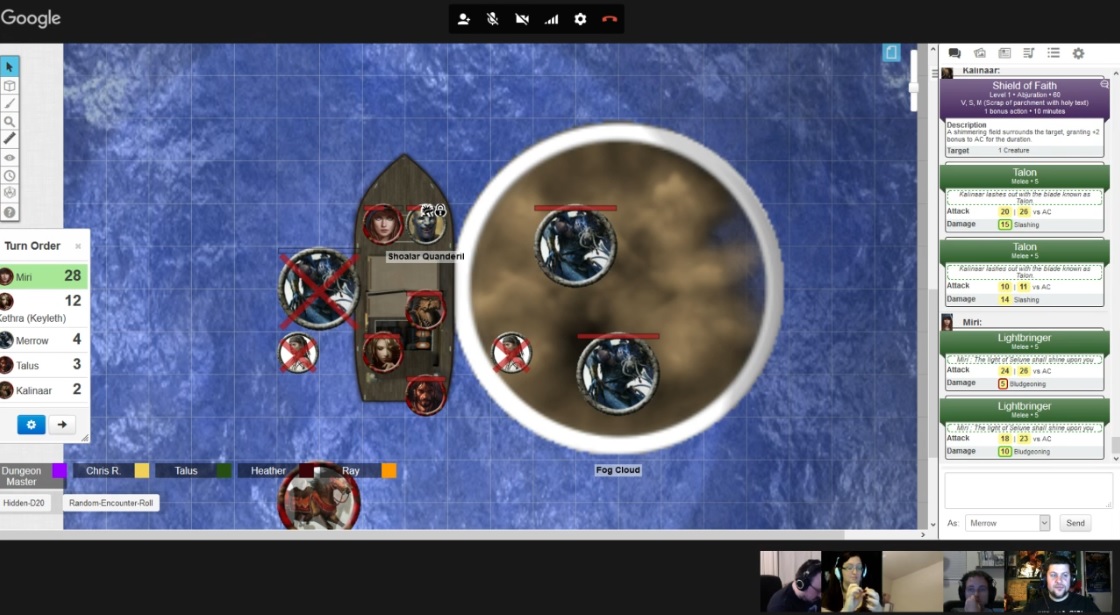Screen dimensions: 1120x615
Task: Choose the select arrow tool
Action: coord(10,67)
